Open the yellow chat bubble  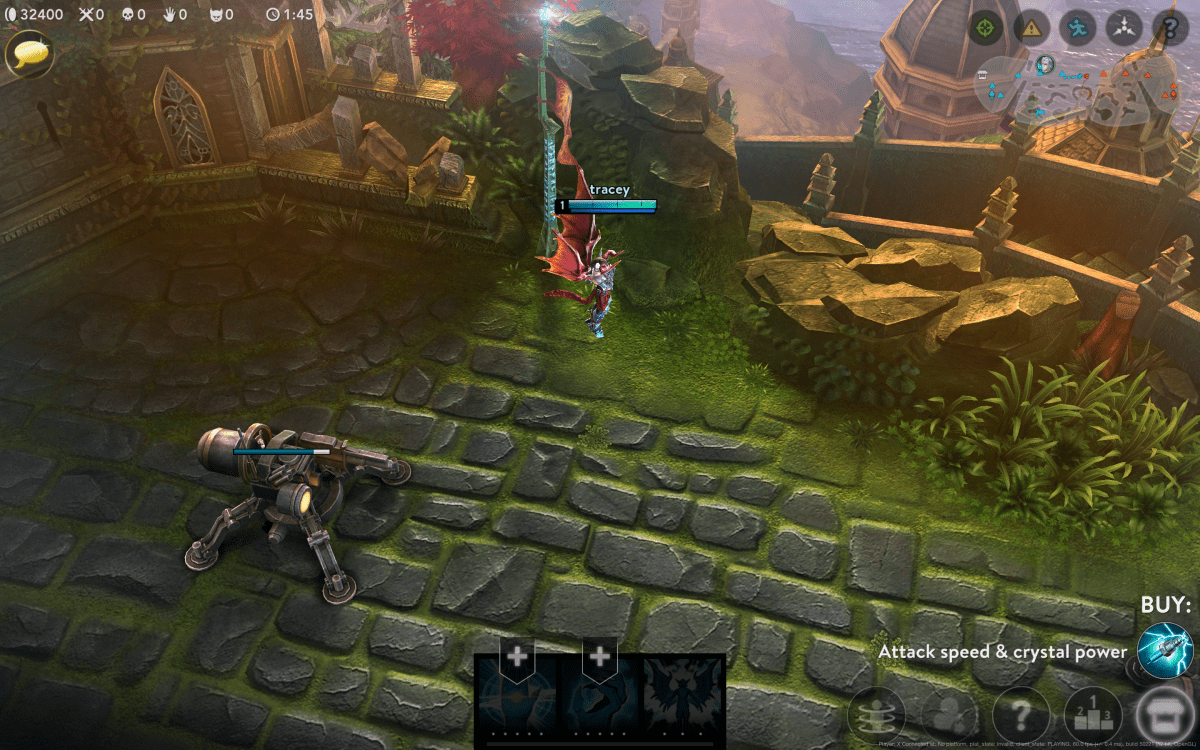click(x=29, y=53)
